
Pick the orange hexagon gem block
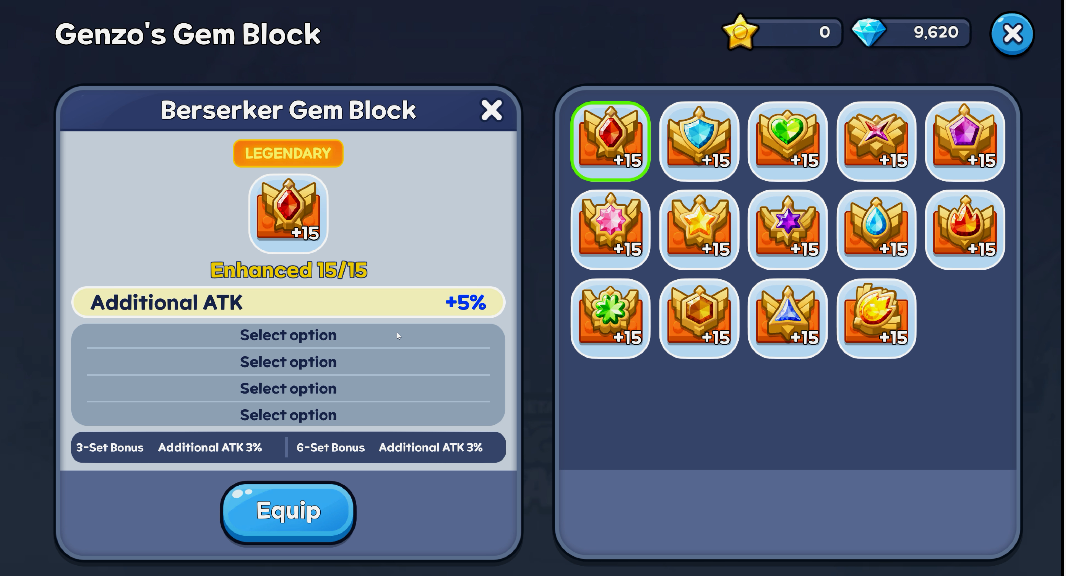(x=699, y=318)
